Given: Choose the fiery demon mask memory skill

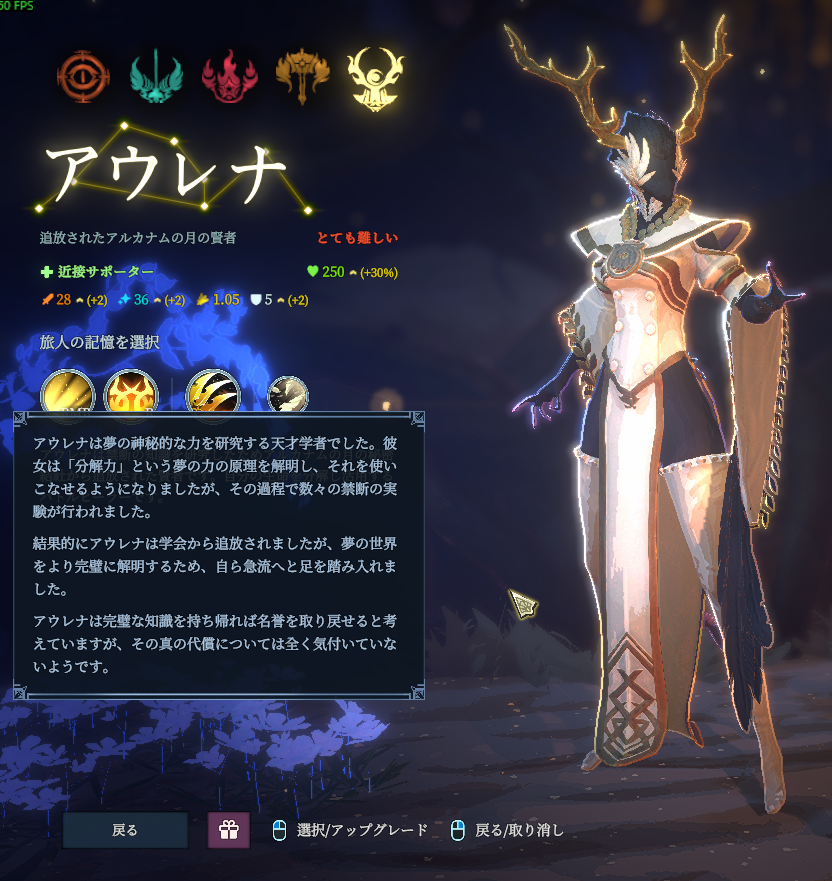Looking at the screenshot, I should click(x=131, y=393).
